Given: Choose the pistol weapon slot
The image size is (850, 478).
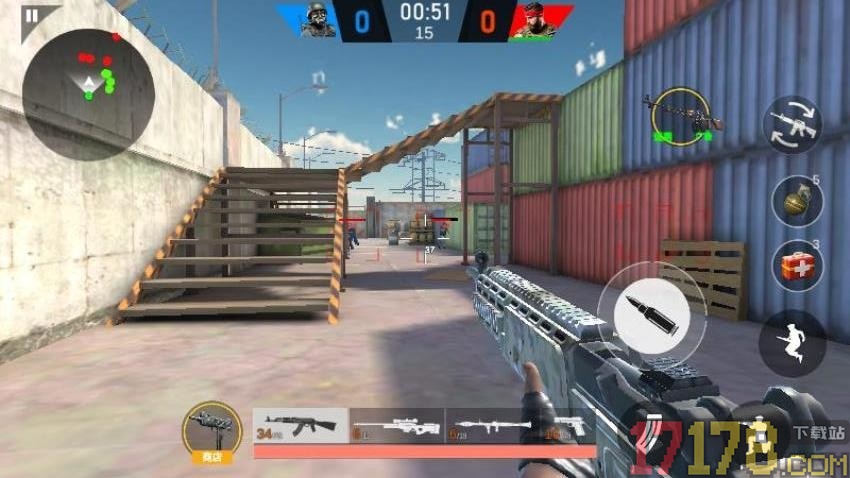Looking at the screenshot, I should point(568,425).
